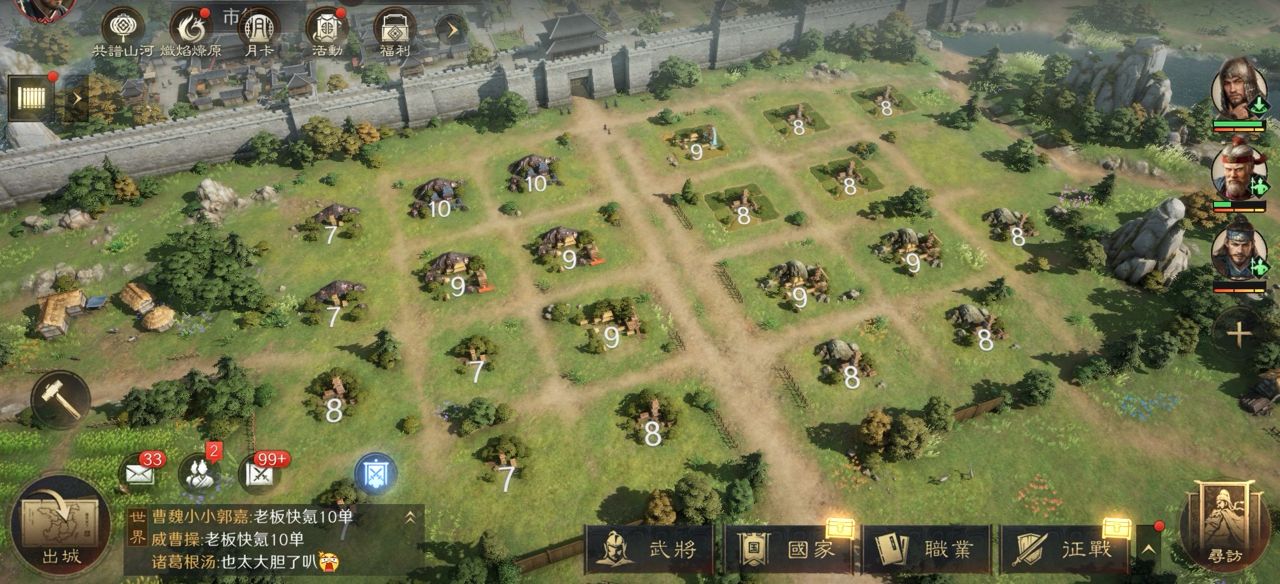Open the two-figures icon with 2 badge
The width and height of the screenshot is (1280, 584).
[x=199, y=473]
